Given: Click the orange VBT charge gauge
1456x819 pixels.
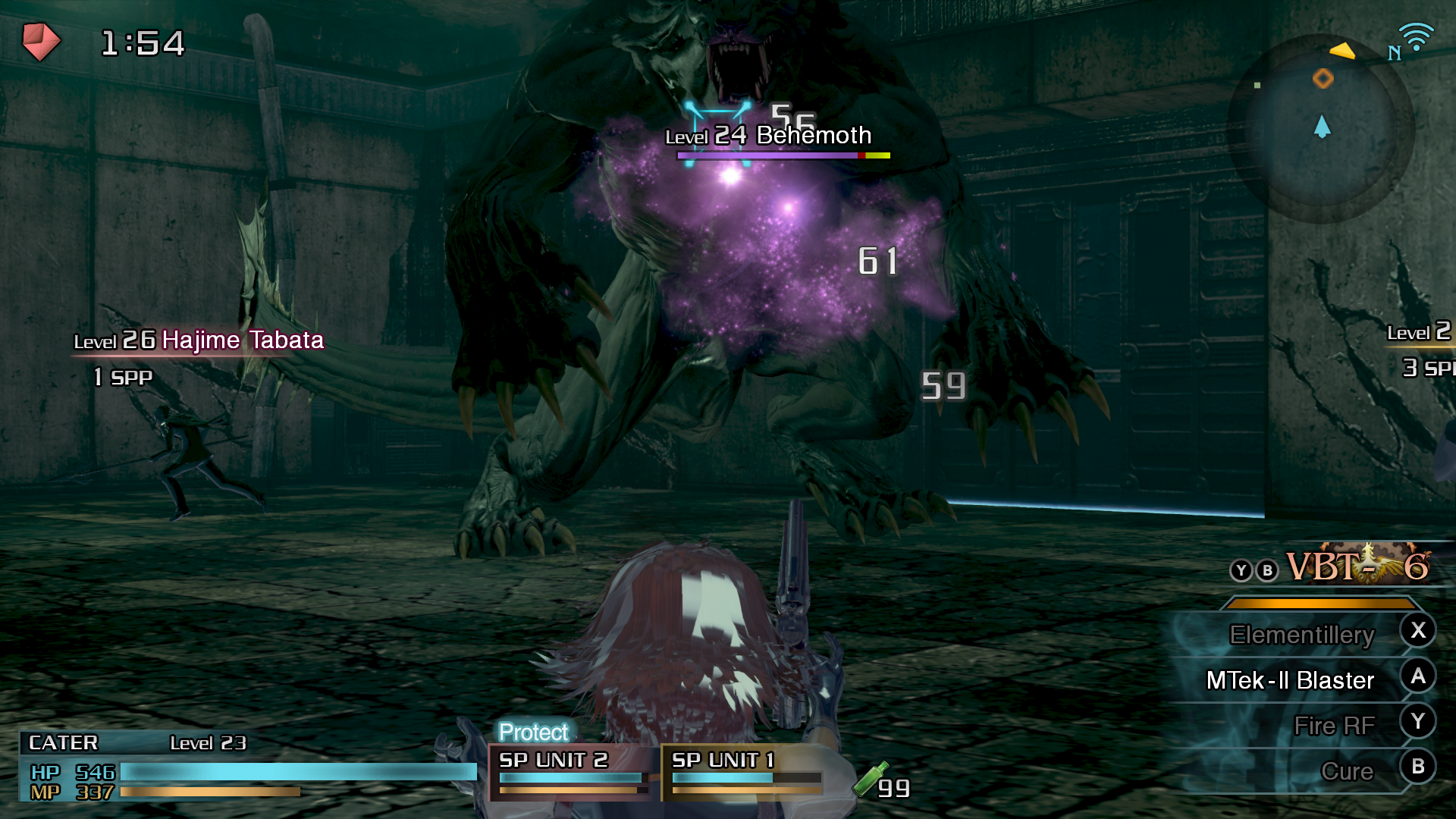Looking at the screenshot, I should tap(1319, 601).
